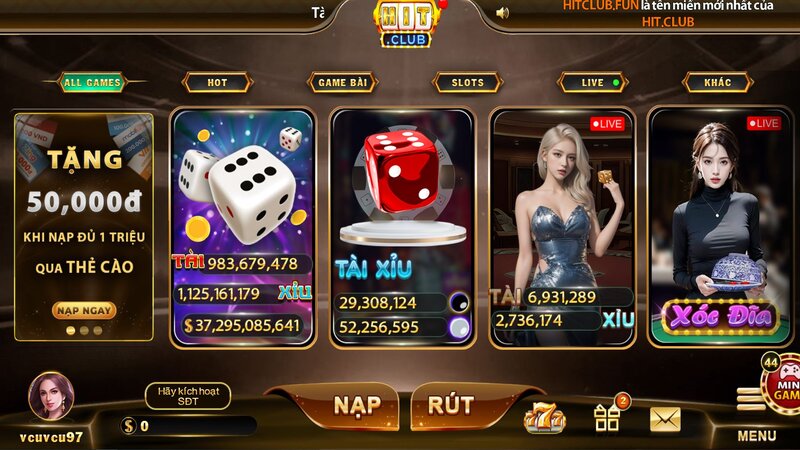Activate phone number via Hãy kích hoạt SĐT
800x450 pixels.
tap(187, 396)
